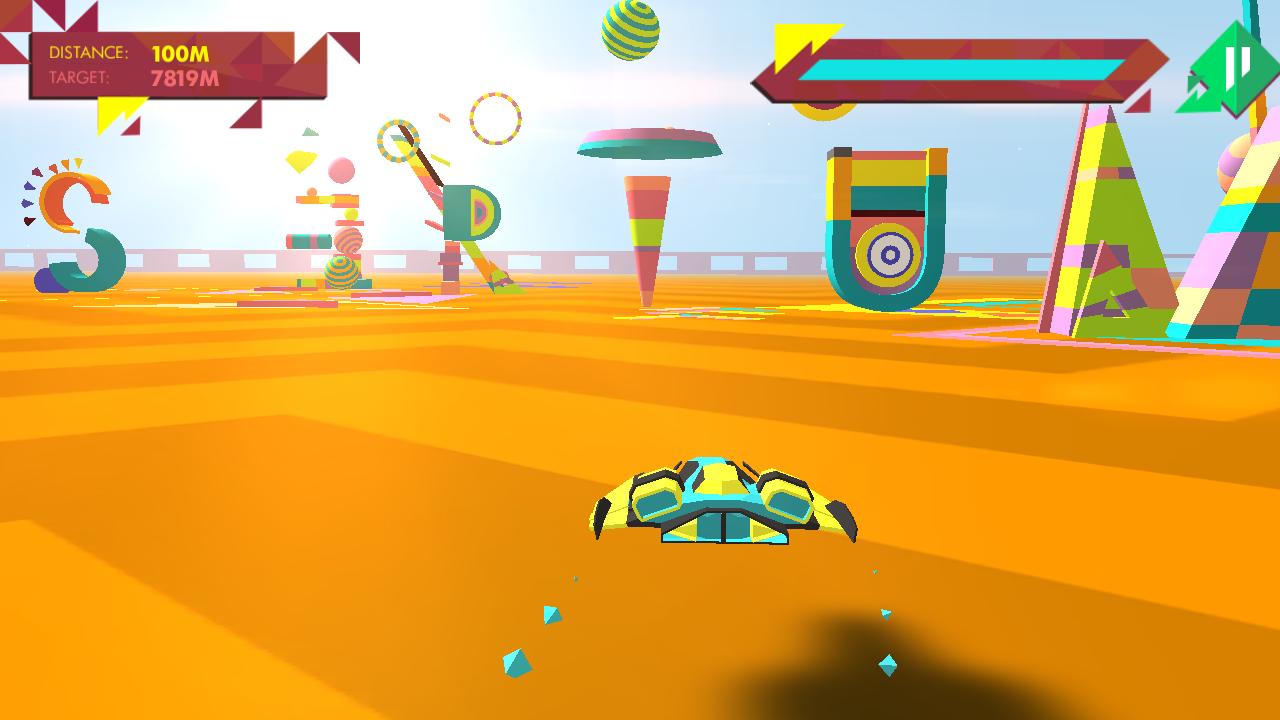This screenshot has height=720, width=1280.
Task: Click the yellow triangle beside the progress bar
Action: (800, 45)
